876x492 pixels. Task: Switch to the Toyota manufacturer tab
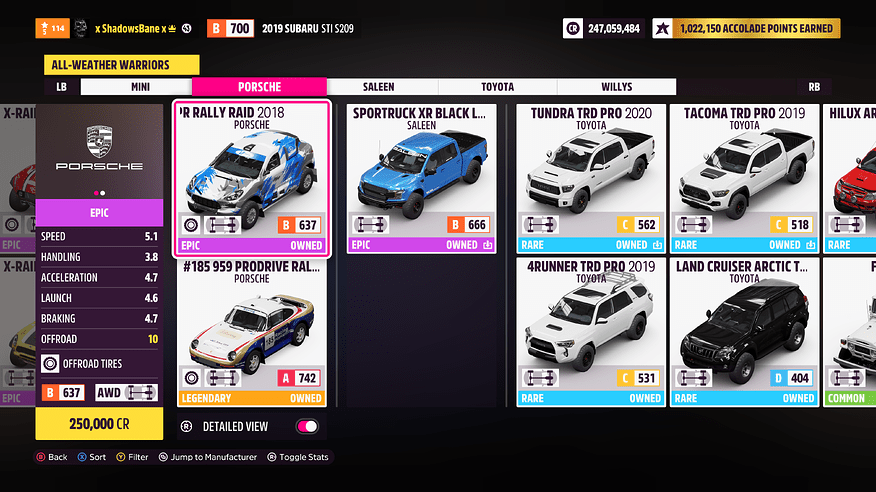(x=497, y=87)
